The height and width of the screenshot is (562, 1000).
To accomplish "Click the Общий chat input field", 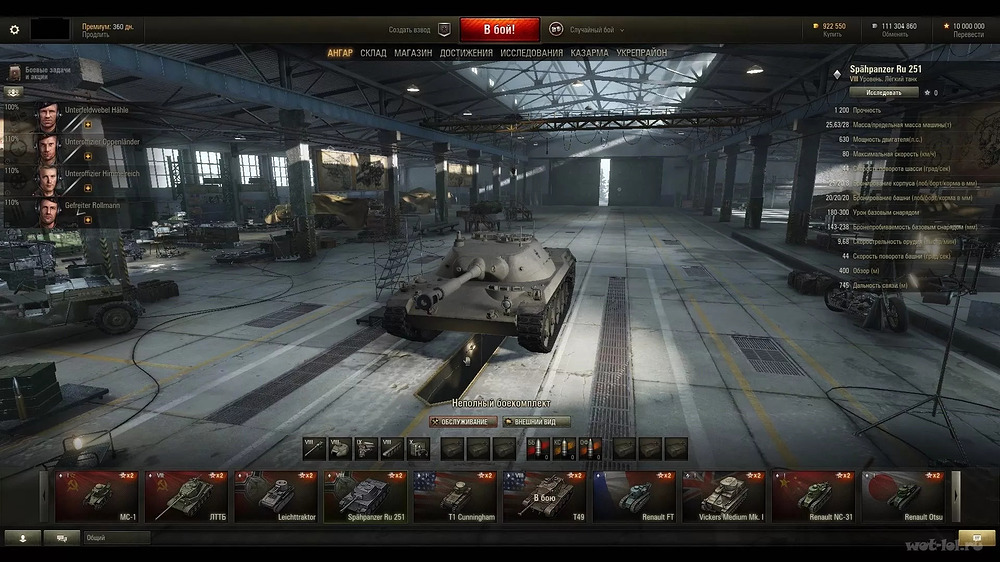I will click(116, 538).
